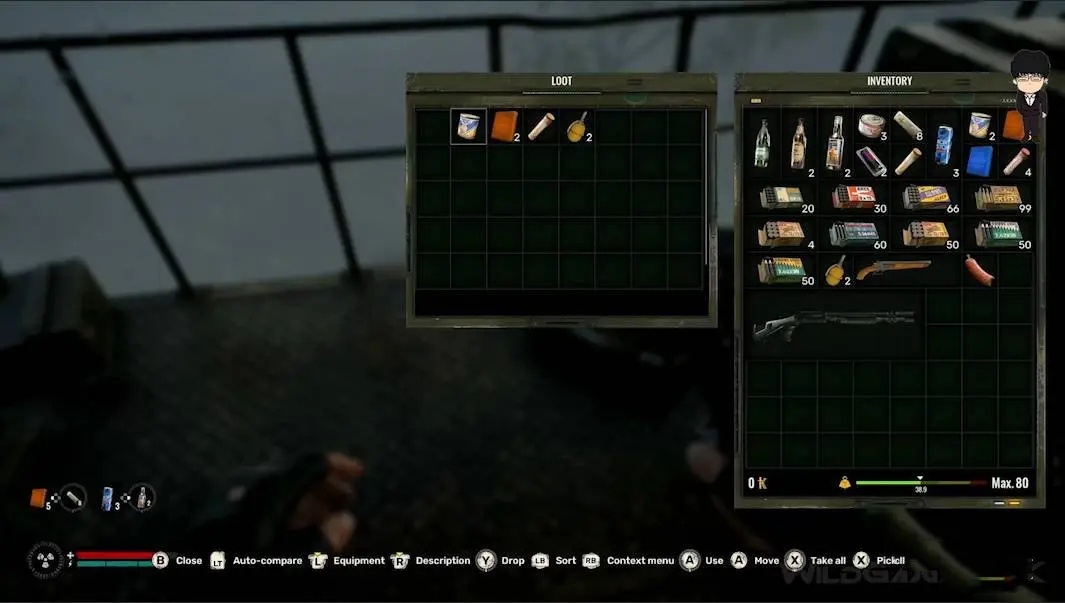Select the ammo box with 30 rounds

click(x=853, y=198)
